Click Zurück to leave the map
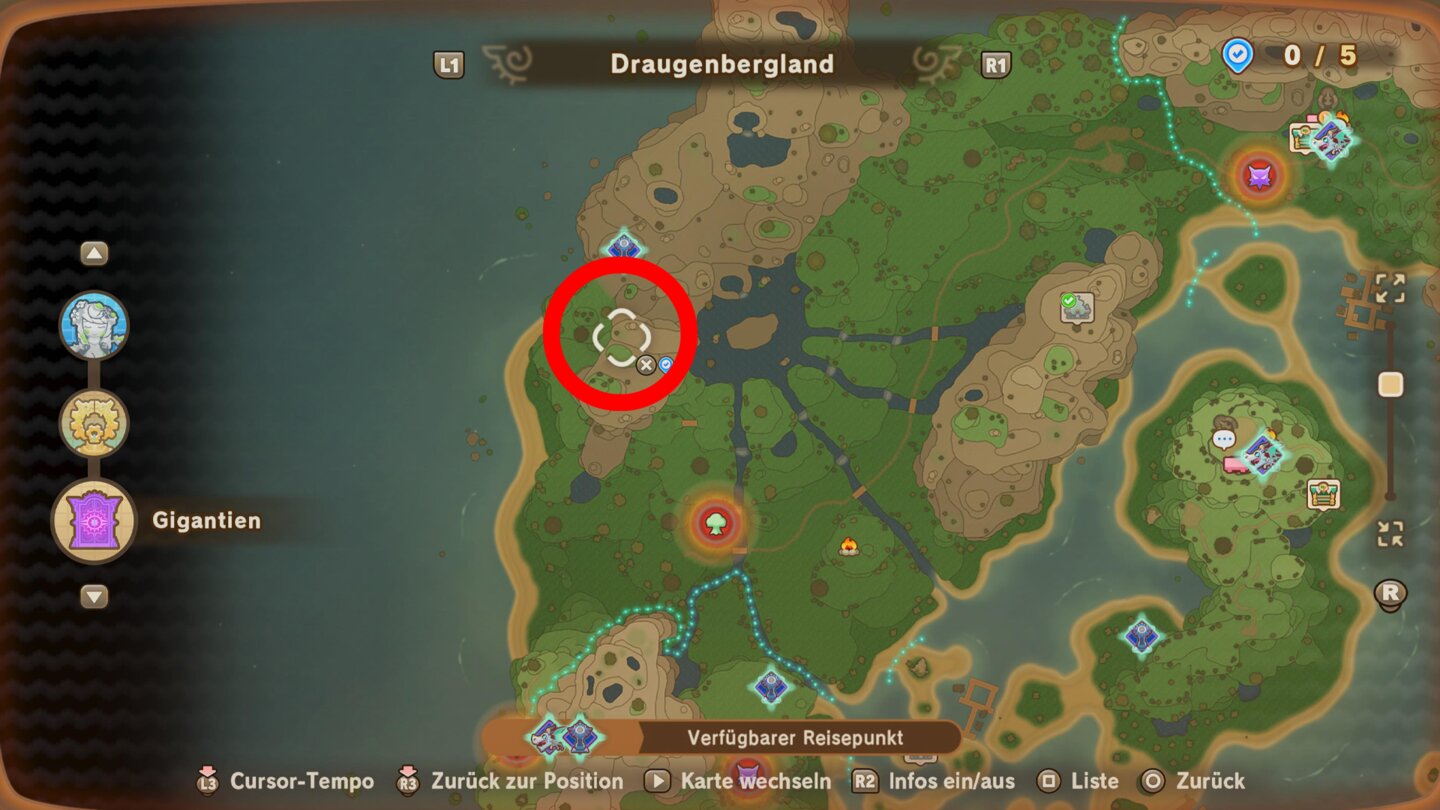The height and width of the screenshot is (810, 1440). click(1211, 781)
